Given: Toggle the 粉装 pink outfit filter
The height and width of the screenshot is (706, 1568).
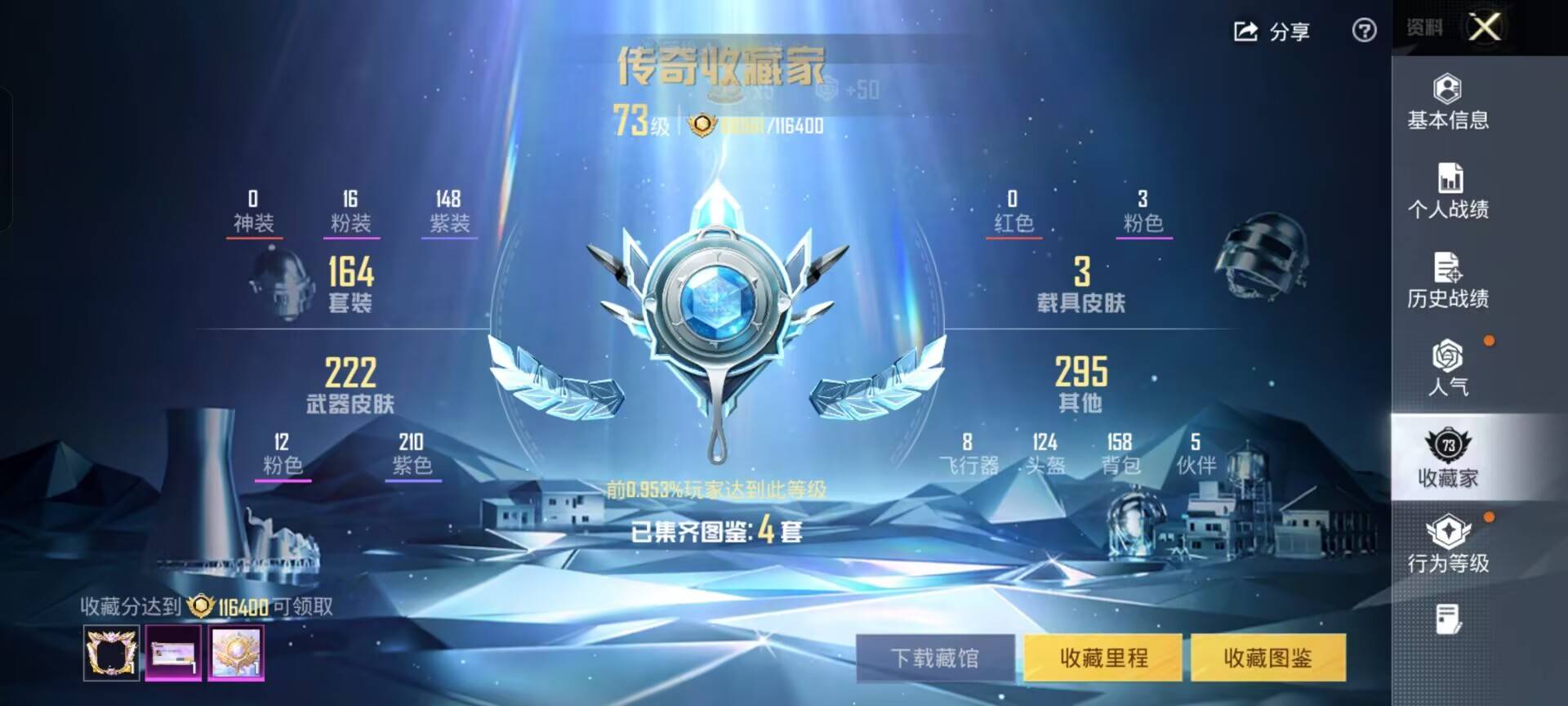Looking at the screenshot, I should [351, 211].
